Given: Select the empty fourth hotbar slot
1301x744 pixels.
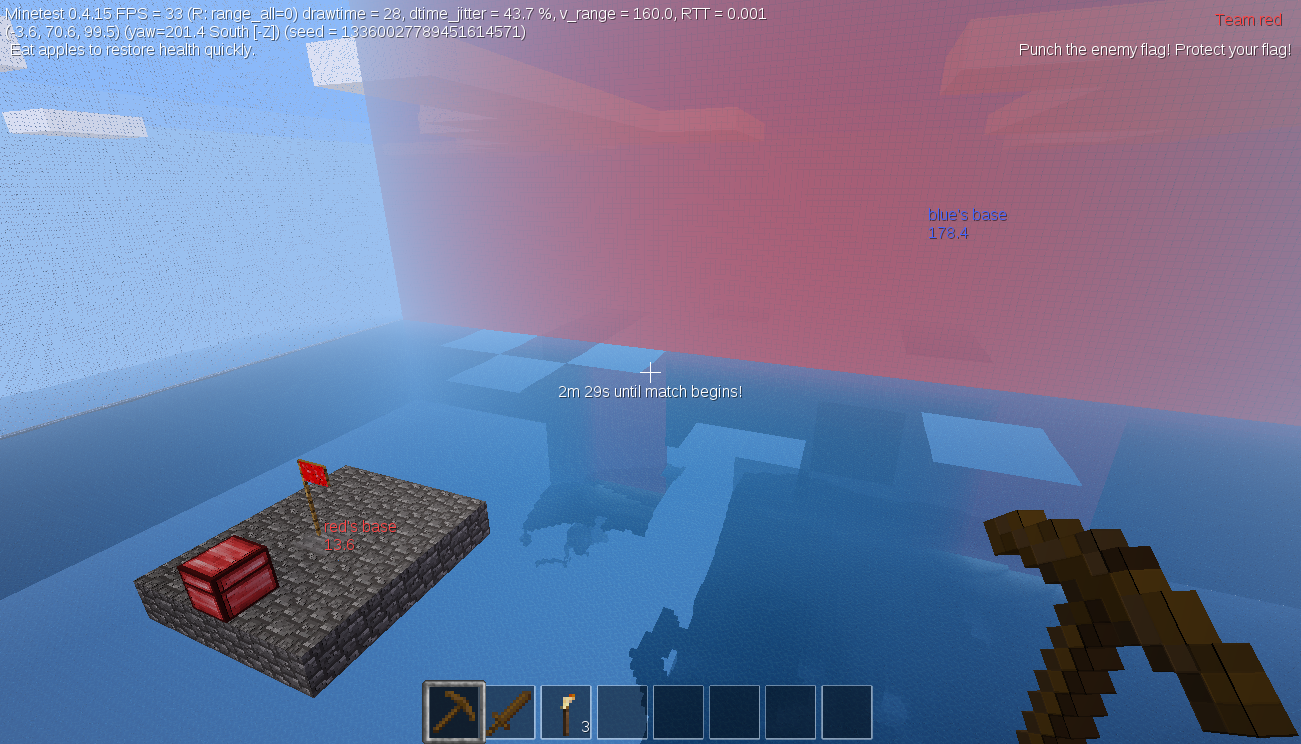Looking at the screenshot, I should coord(621,711).
